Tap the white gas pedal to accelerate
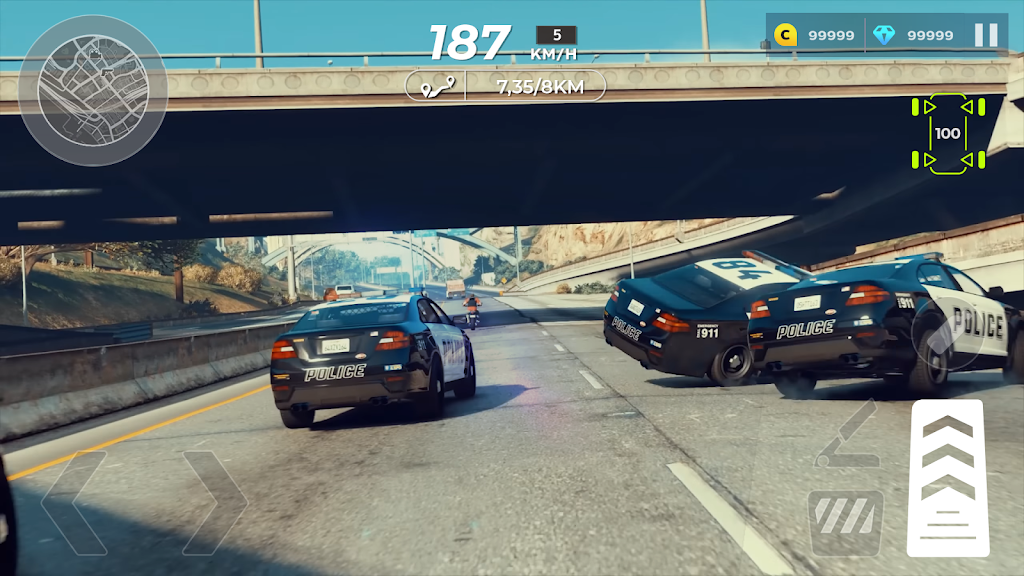1024x576 pixels. click(947, 477)
